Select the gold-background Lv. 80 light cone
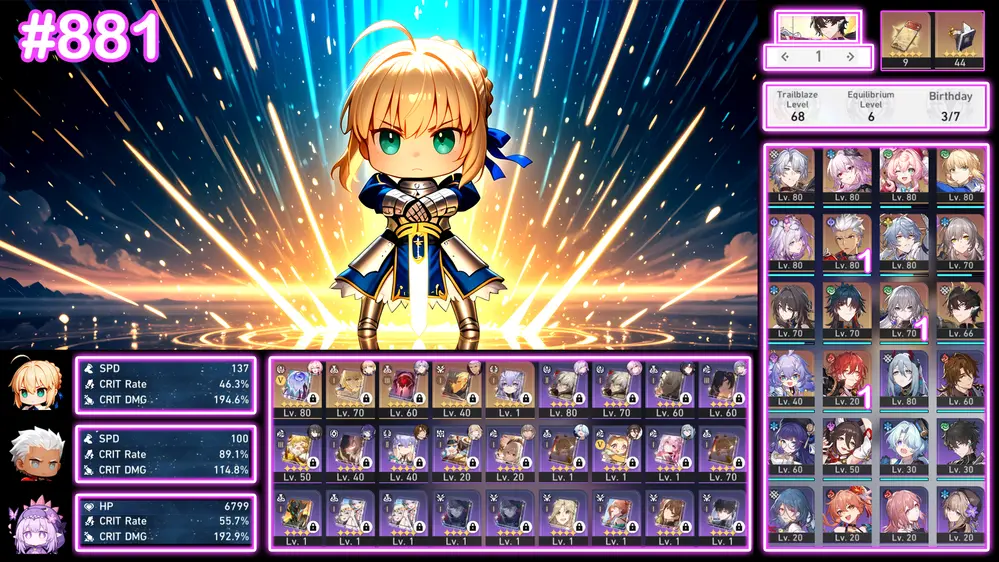Screen dimensions: 999x562 [298, 390]
